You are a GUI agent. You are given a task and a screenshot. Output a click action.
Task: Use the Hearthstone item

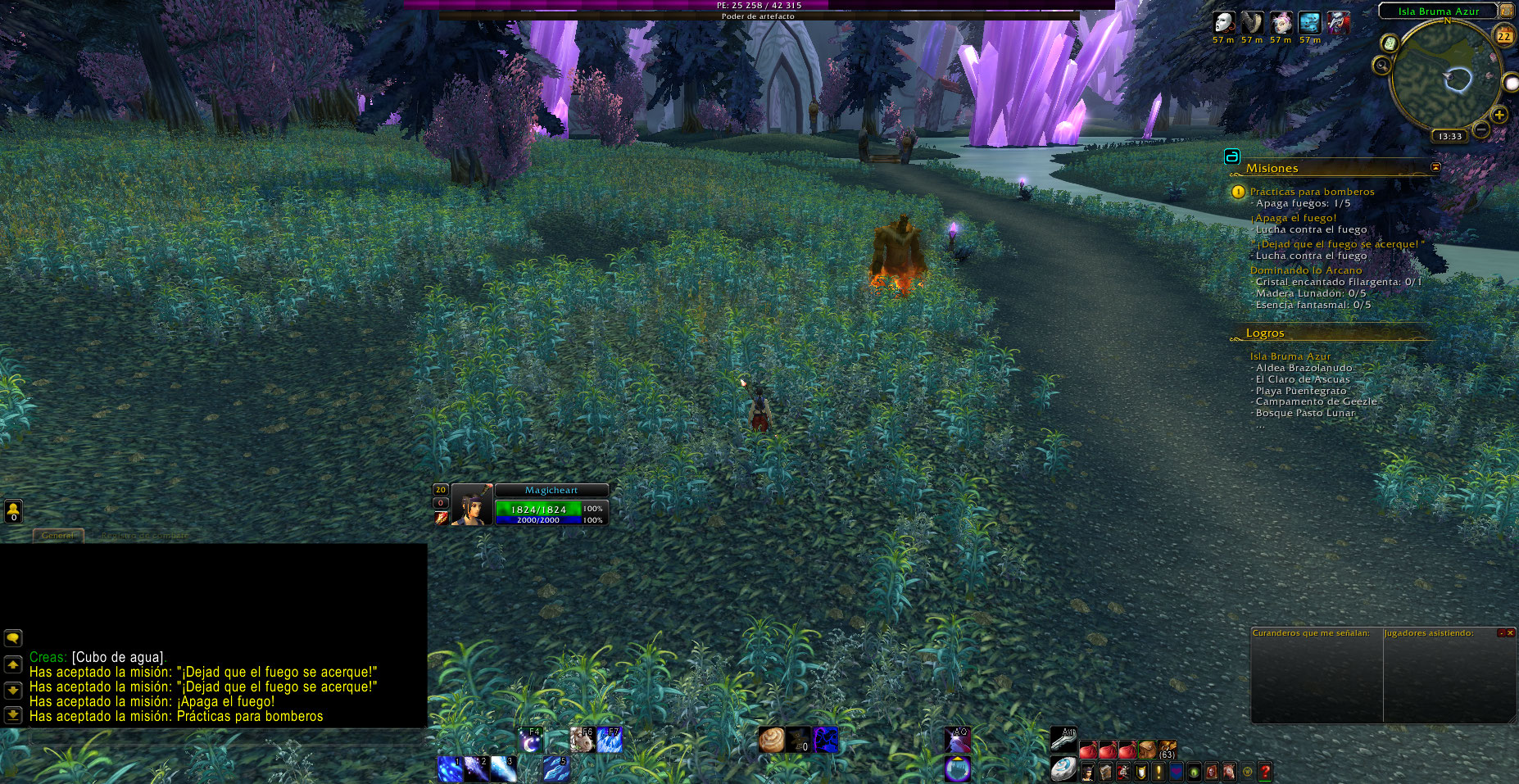tap(1063, 770)
